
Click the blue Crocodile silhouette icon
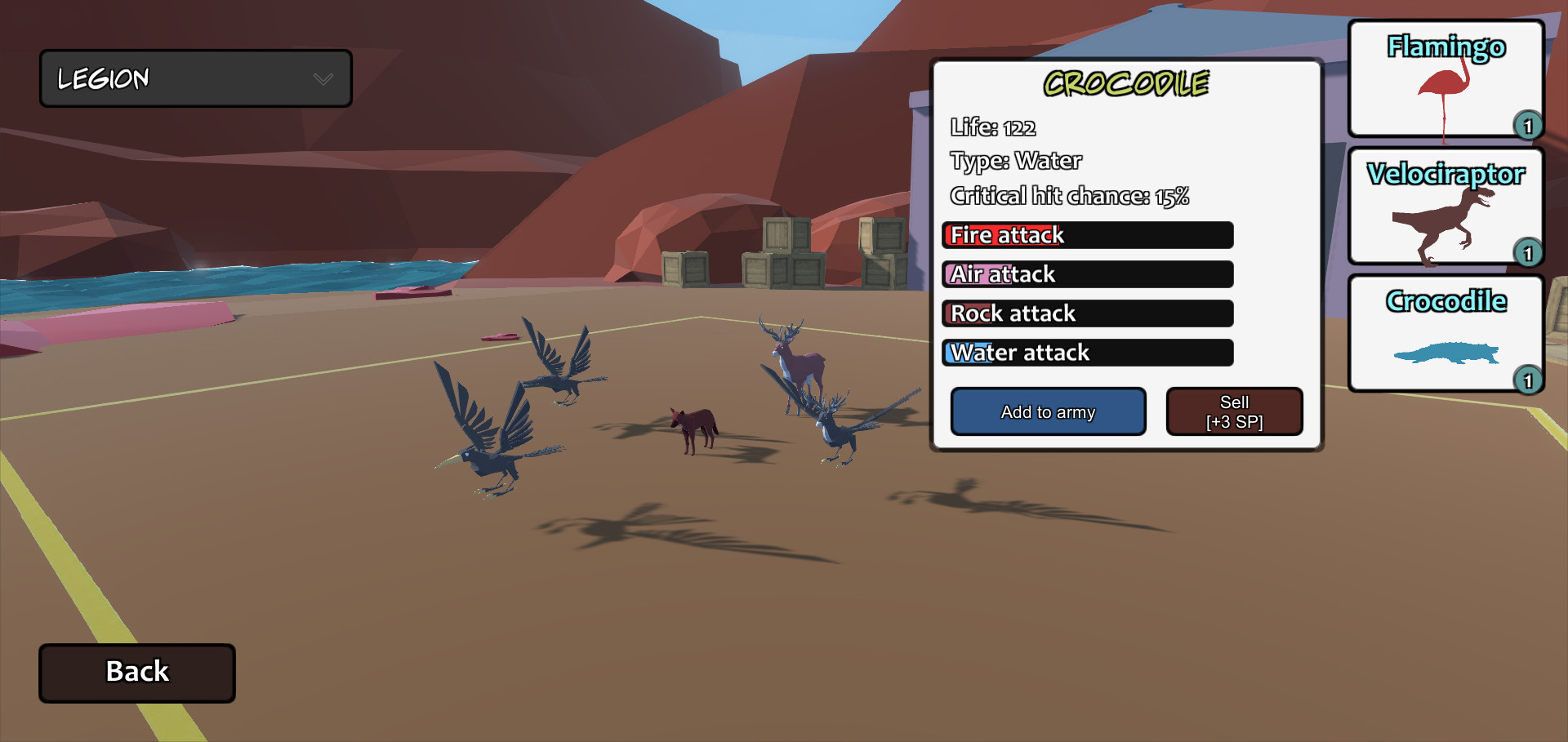pyautogui.click(x=1445, y=353)
